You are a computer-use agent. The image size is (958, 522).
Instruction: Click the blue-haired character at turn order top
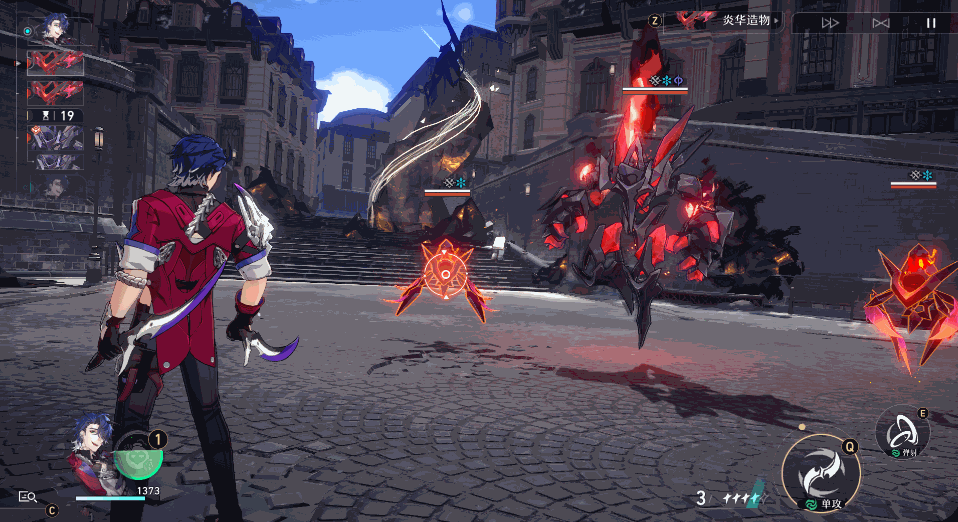tap(55, 28)
